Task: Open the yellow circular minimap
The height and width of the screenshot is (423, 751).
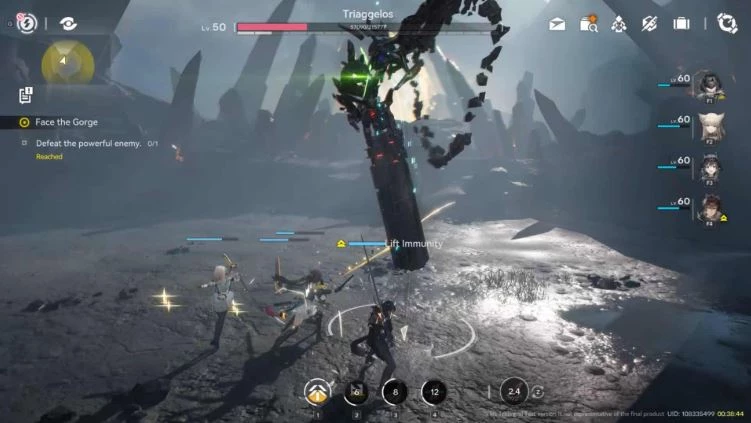Action: [x=67, y=62]
